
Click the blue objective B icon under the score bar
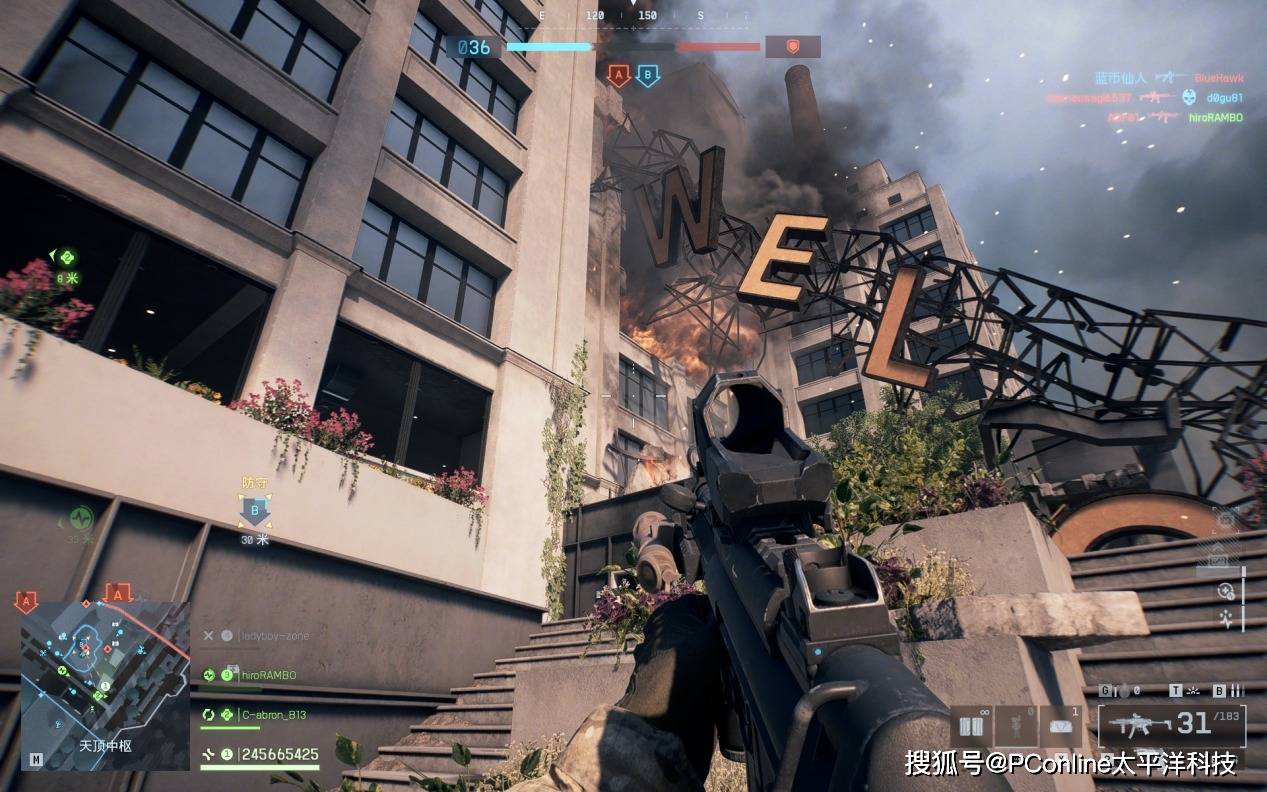point(648,74)
